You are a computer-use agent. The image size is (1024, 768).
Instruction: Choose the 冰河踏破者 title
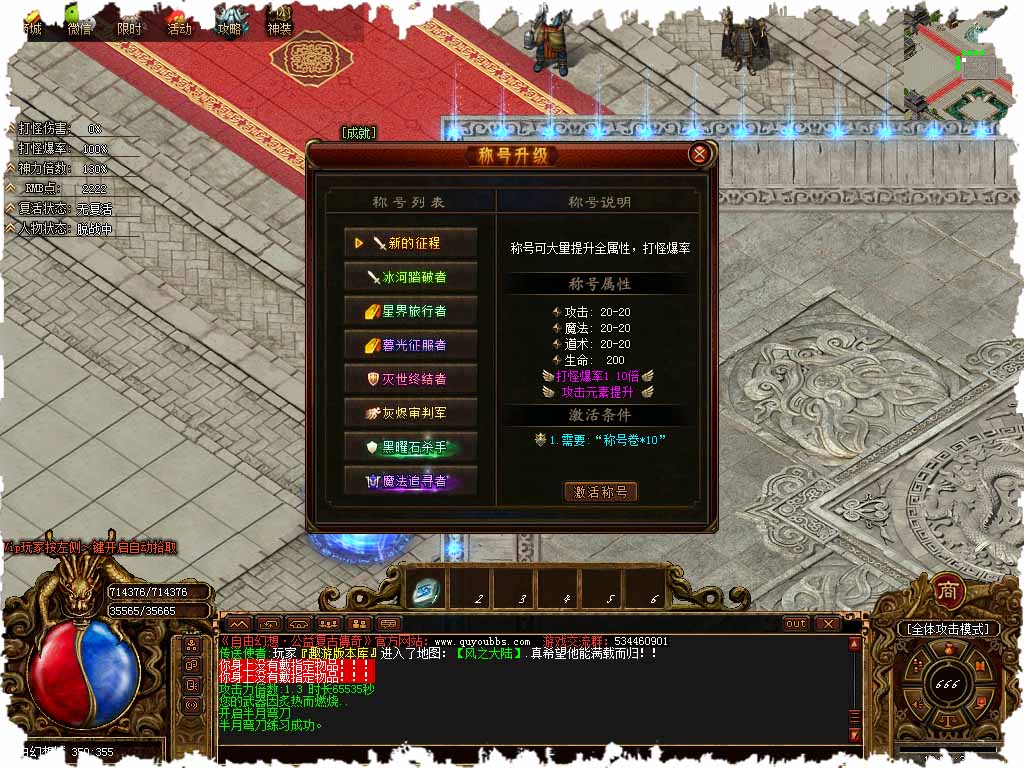coord(411,277)
